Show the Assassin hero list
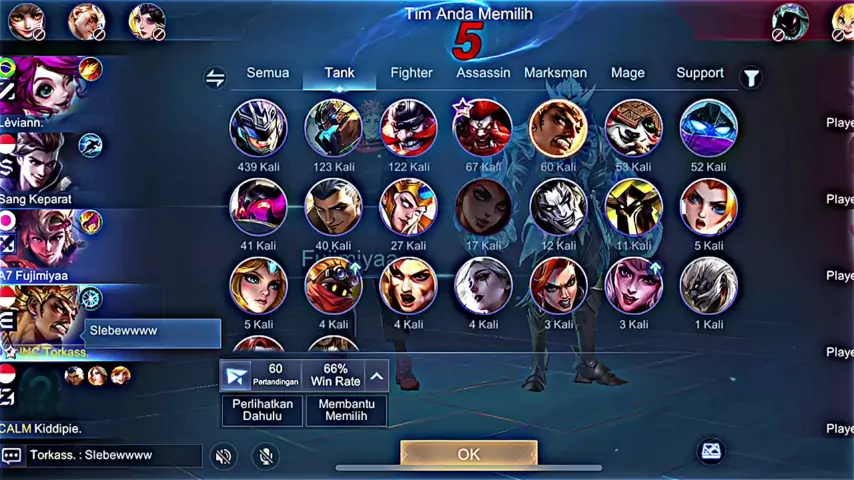The height and width of the screenshot is (480, 854). 483,73
